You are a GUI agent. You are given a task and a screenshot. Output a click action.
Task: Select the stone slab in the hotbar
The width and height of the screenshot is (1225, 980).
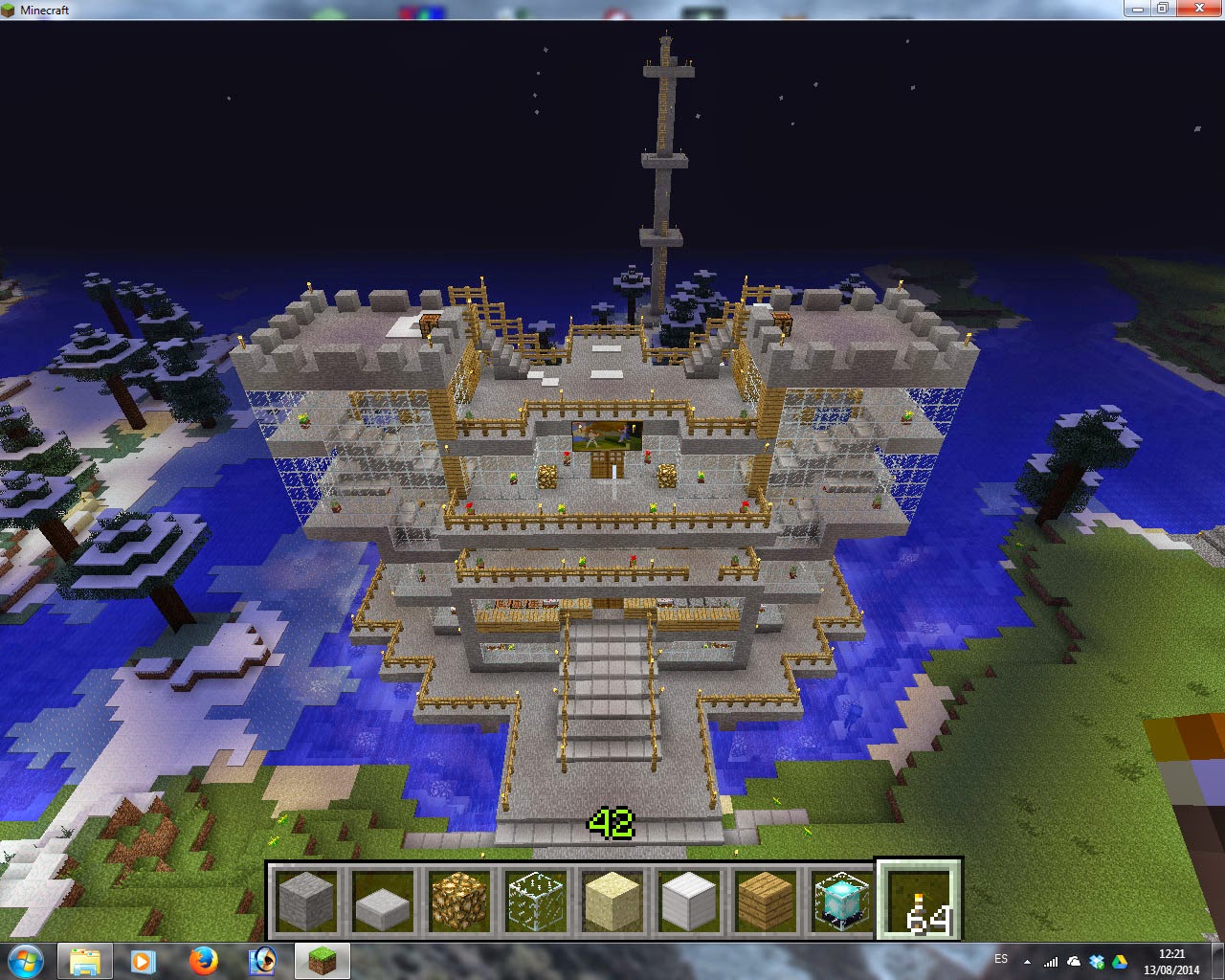point(383,902)
